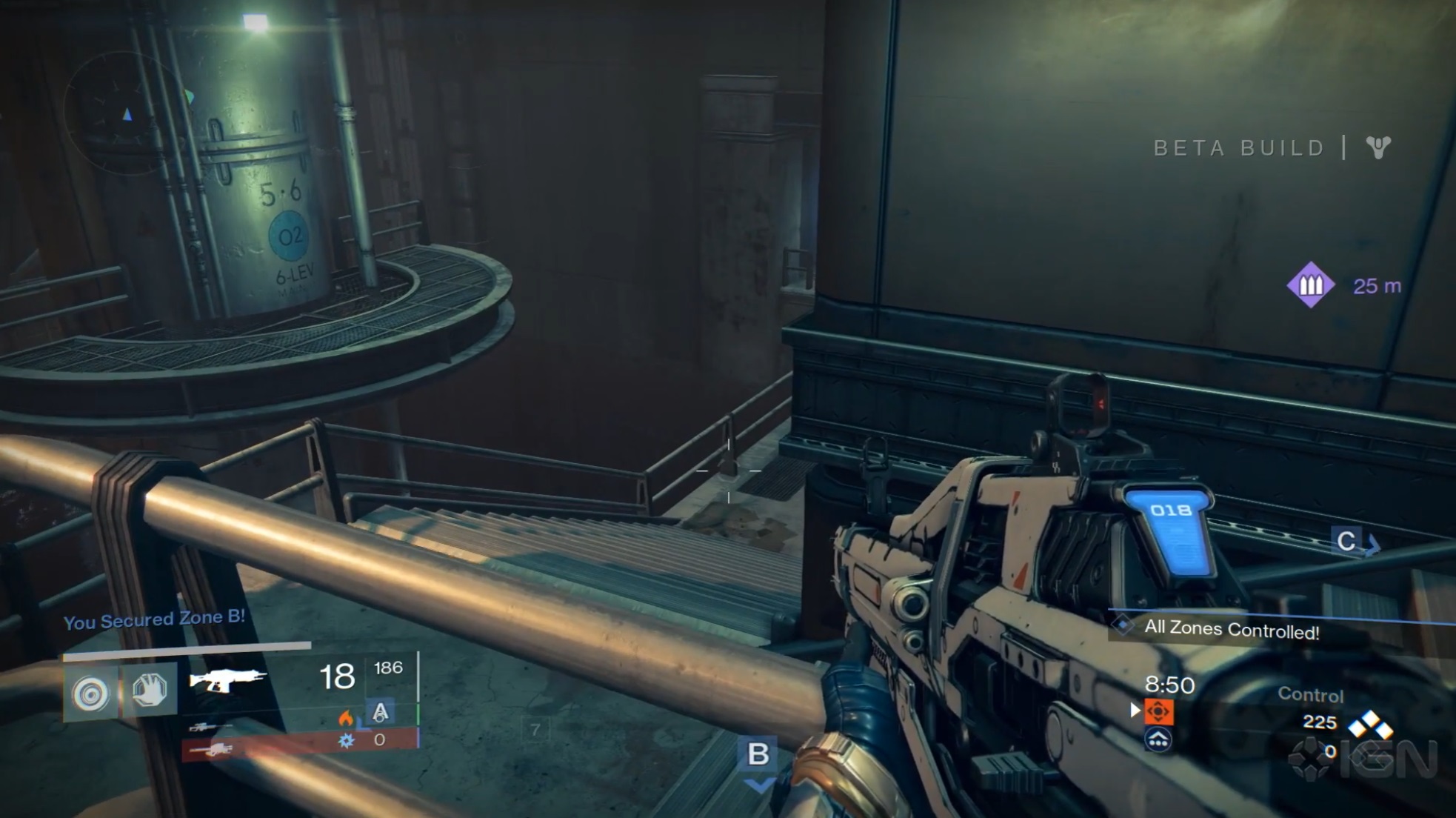Click the Destiny tricorn logo
Image resolution: width=1456 pixels, height=818 pixels.
pos(1378,147)
